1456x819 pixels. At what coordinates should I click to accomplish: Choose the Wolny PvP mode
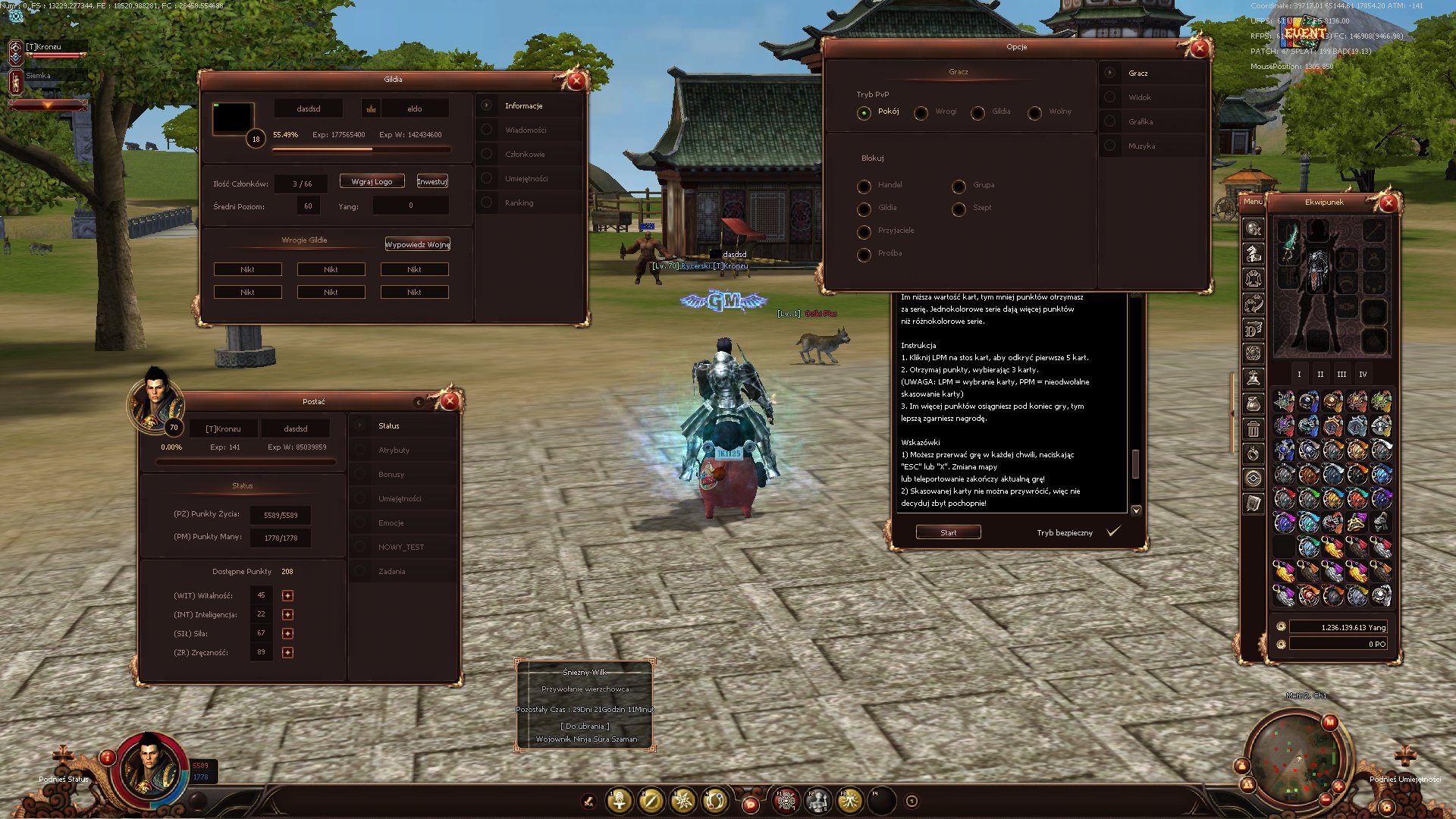[1034, 113]
